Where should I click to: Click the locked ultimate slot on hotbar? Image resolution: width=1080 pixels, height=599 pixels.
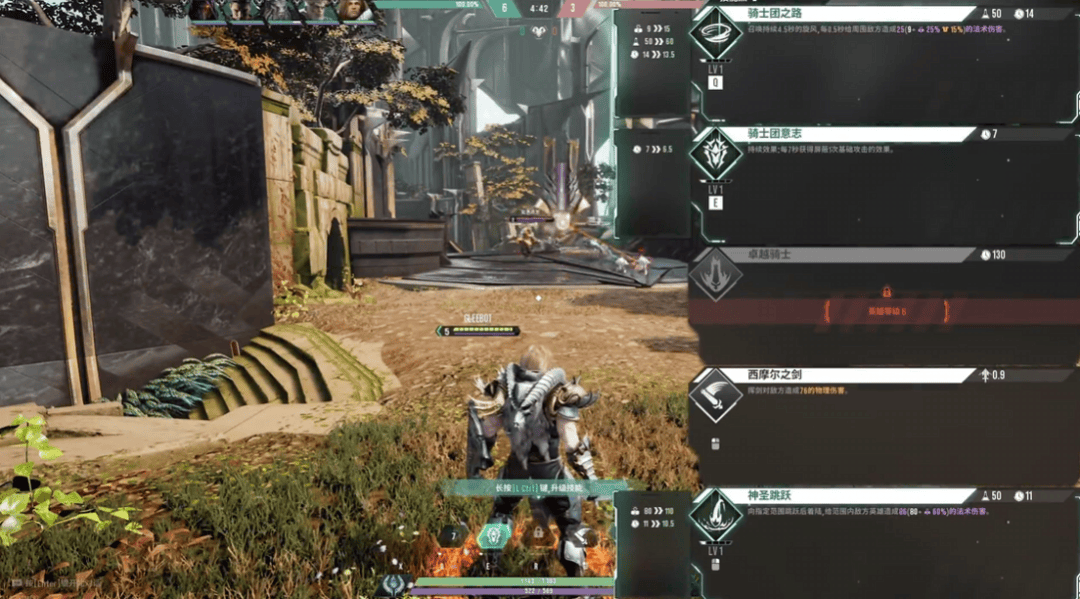pyautogui.click(x=538, y=535)
